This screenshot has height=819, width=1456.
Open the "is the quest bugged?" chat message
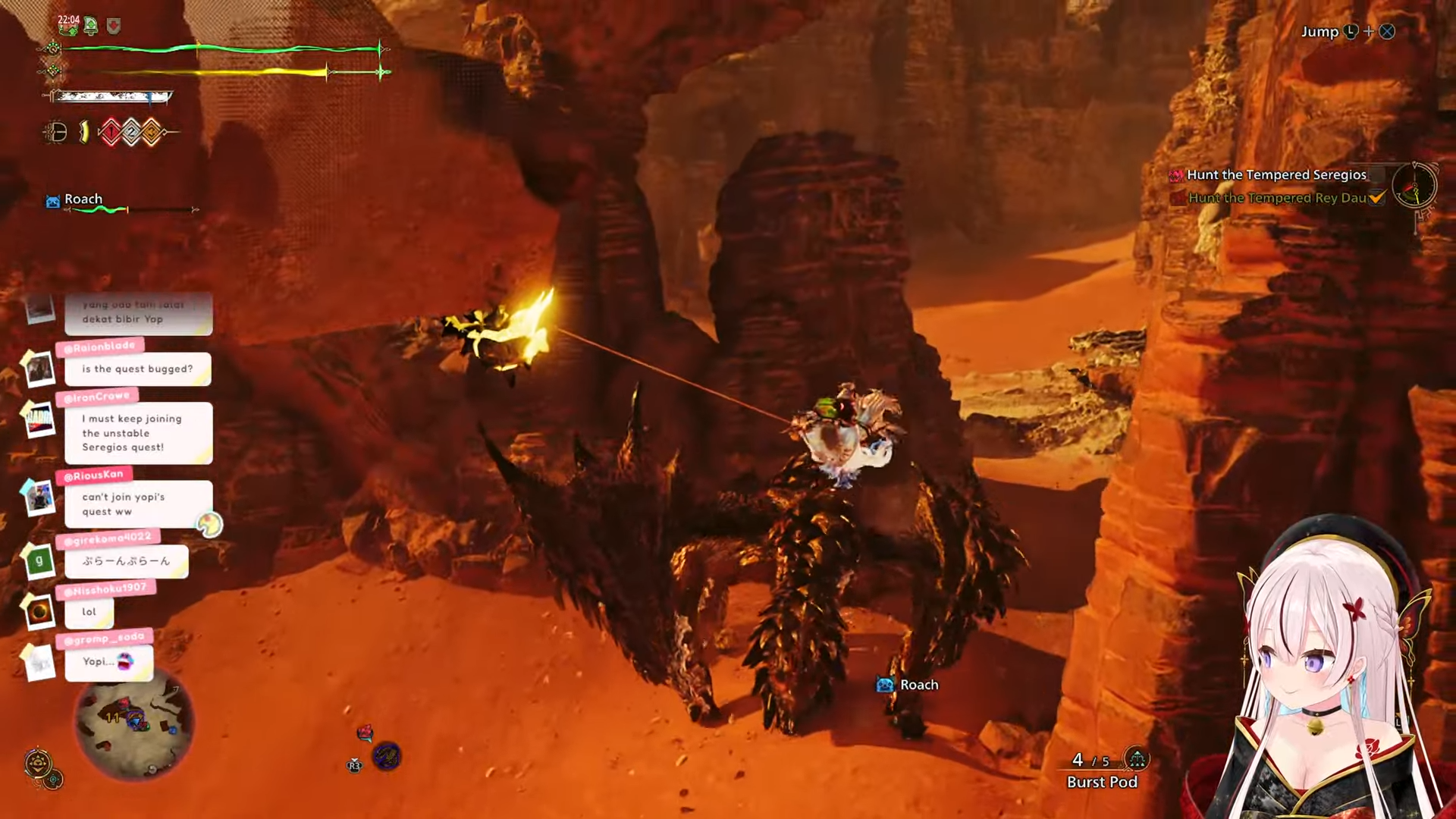pyautogui.click(x=137, y=369)
